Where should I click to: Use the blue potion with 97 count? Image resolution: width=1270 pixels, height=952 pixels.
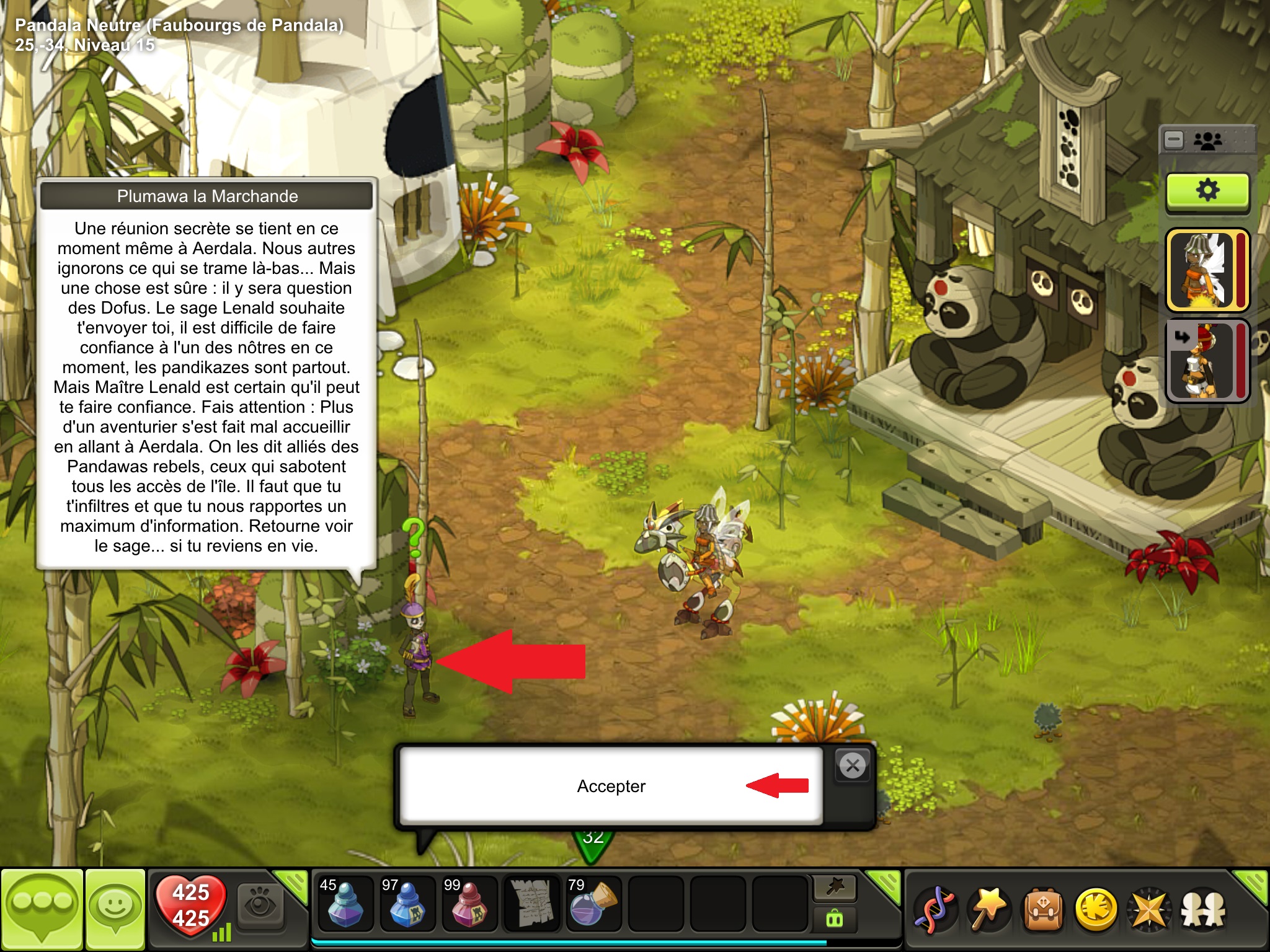[407, 902]
